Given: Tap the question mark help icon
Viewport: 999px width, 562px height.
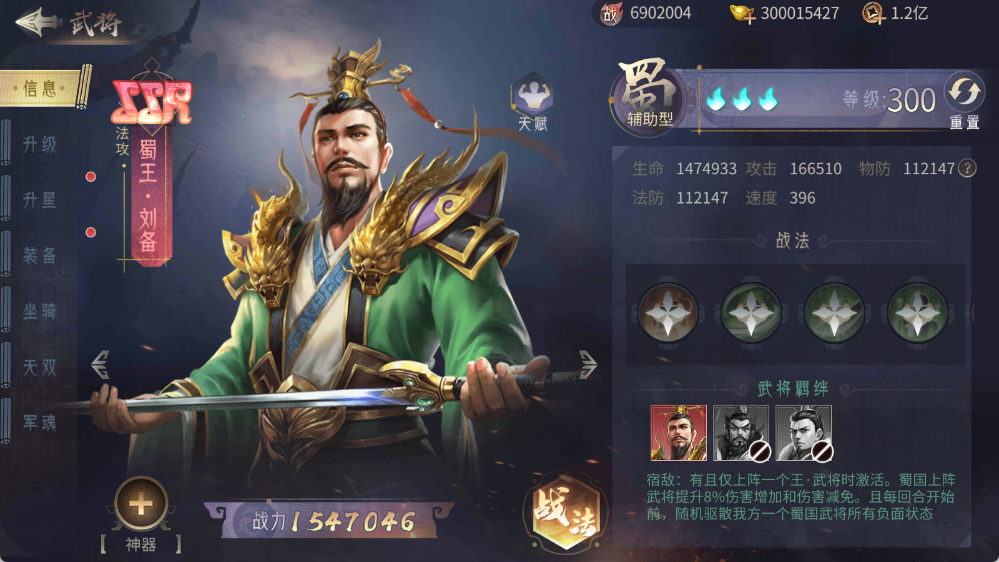Looking at the screenshot, I should 967,168.
